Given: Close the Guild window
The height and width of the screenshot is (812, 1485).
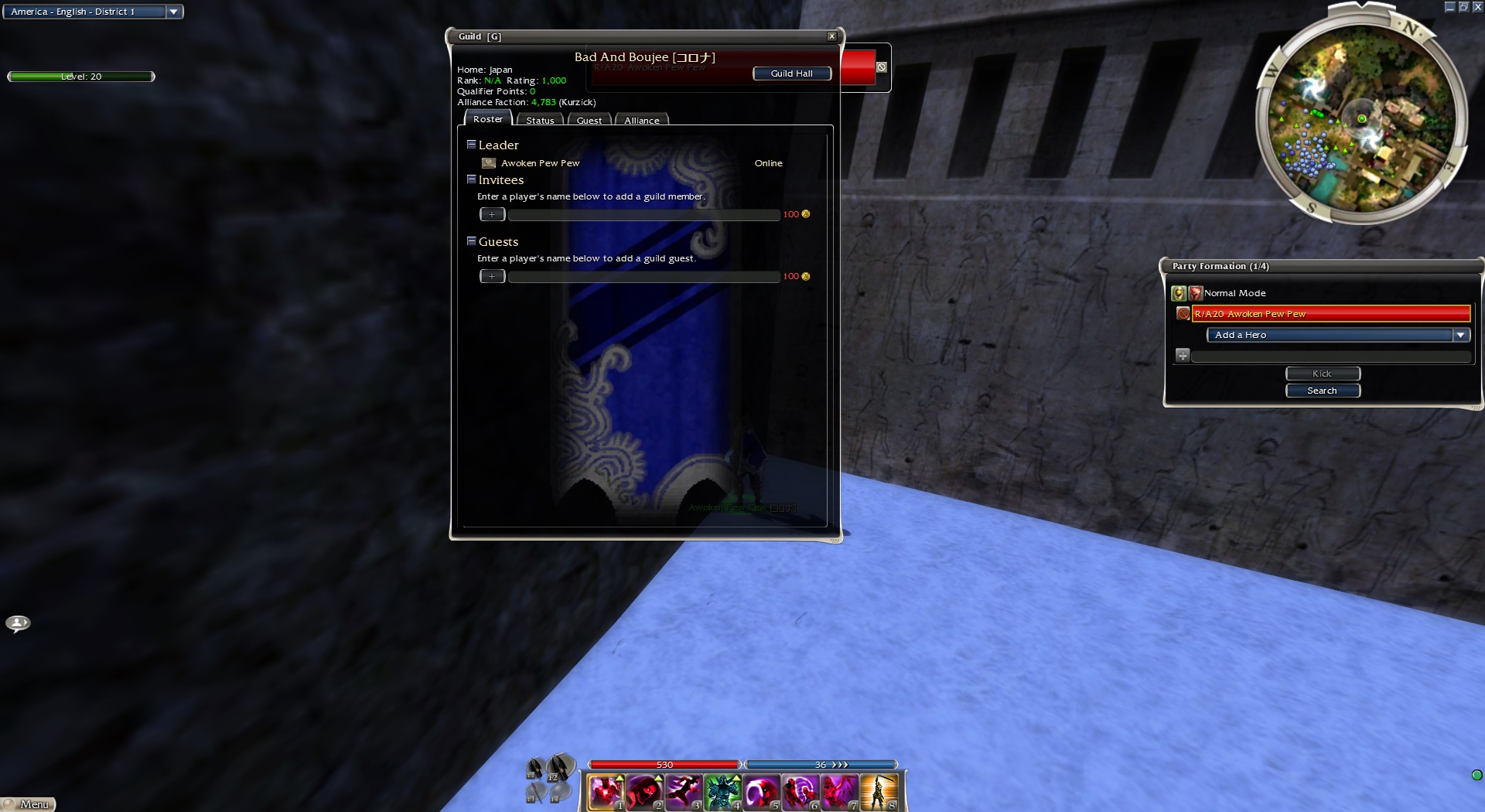Looking at the screenshot, I should (831, 36).
